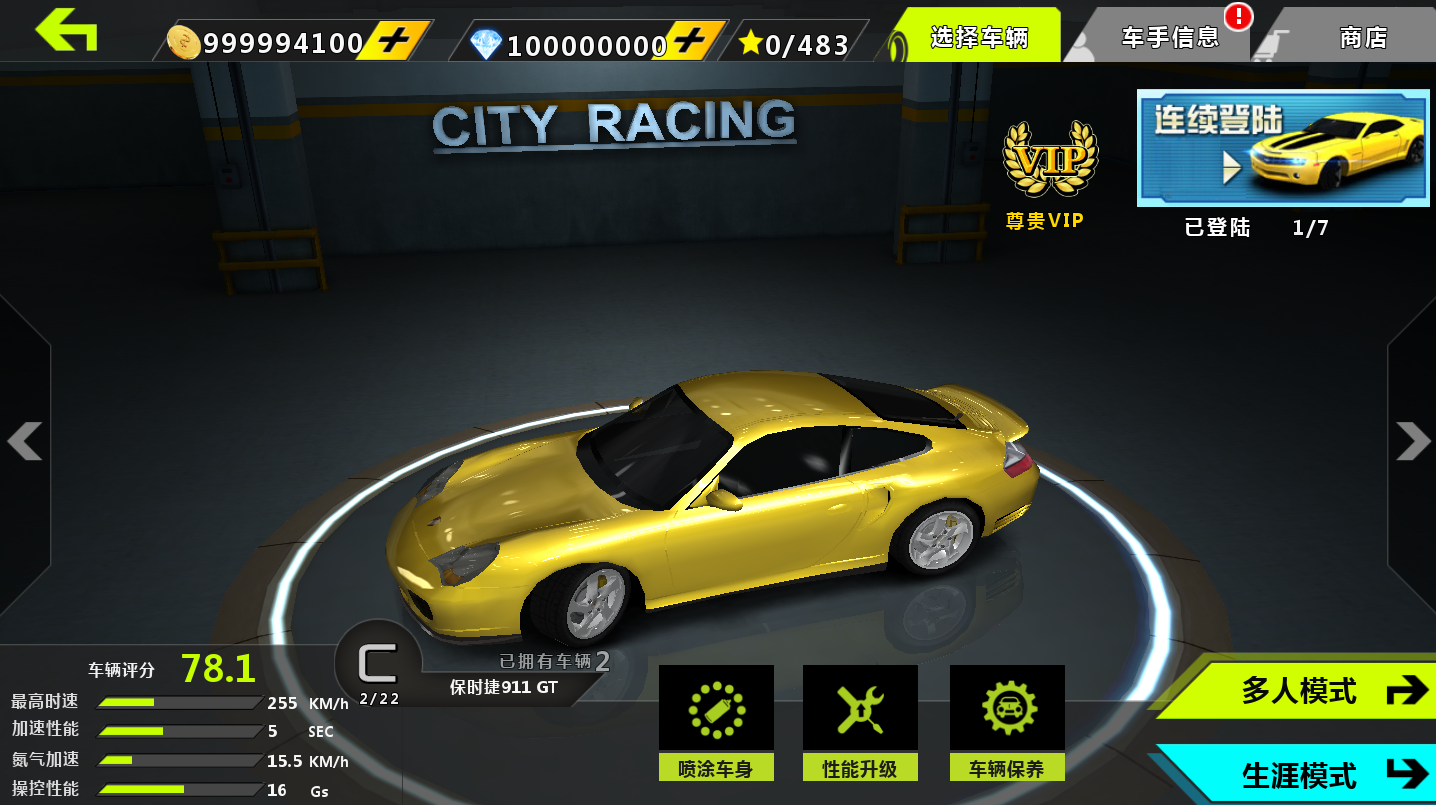Screen dimensions: 1436x805
Task: Add more gold coins with plus button
Action: pyautogui.click(x=395, y=42)
